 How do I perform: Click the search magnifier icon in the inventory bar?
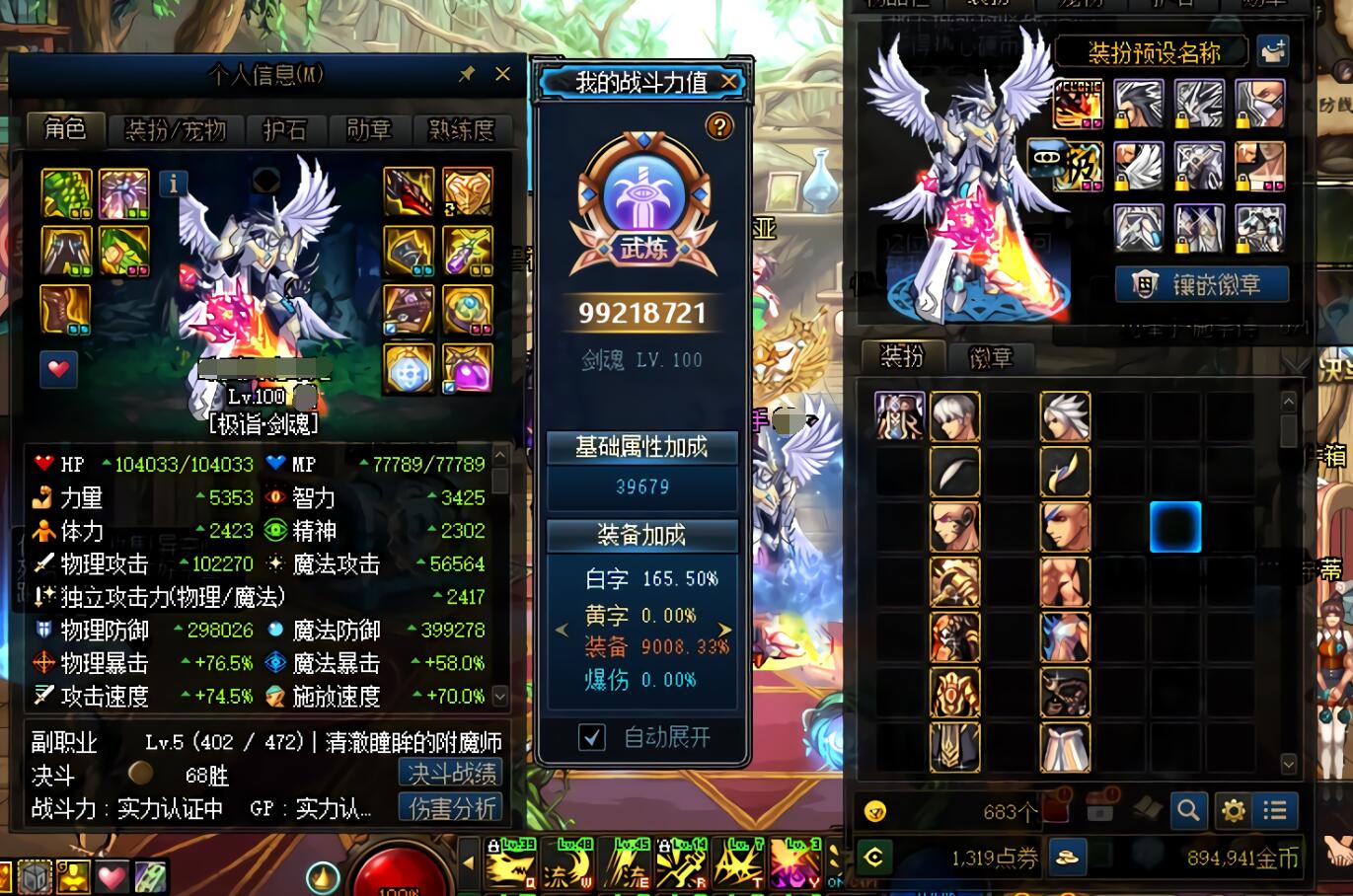(1188, 810)
